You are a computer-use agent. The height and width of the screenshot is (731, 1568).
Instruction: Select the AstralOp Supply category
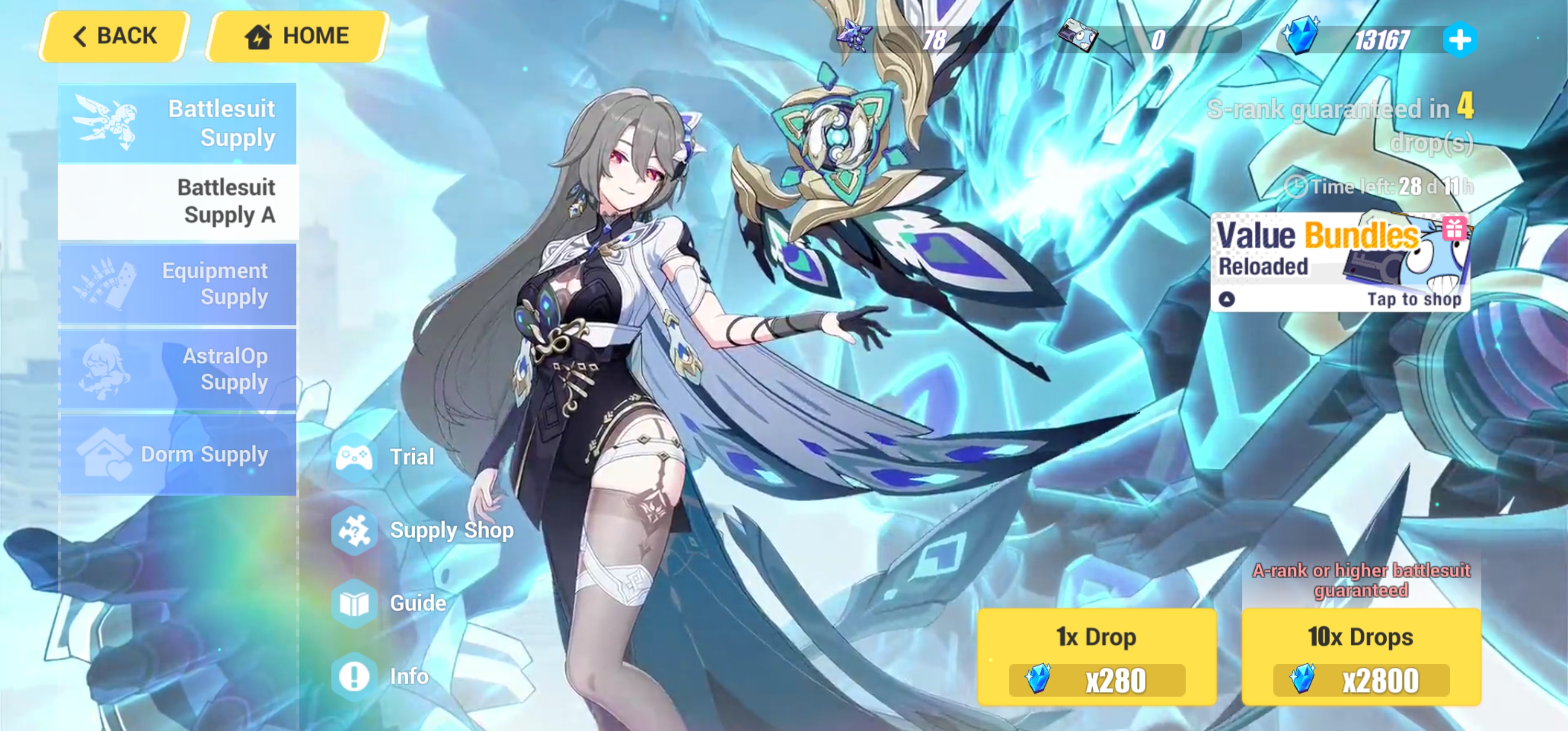coord(177,369)
